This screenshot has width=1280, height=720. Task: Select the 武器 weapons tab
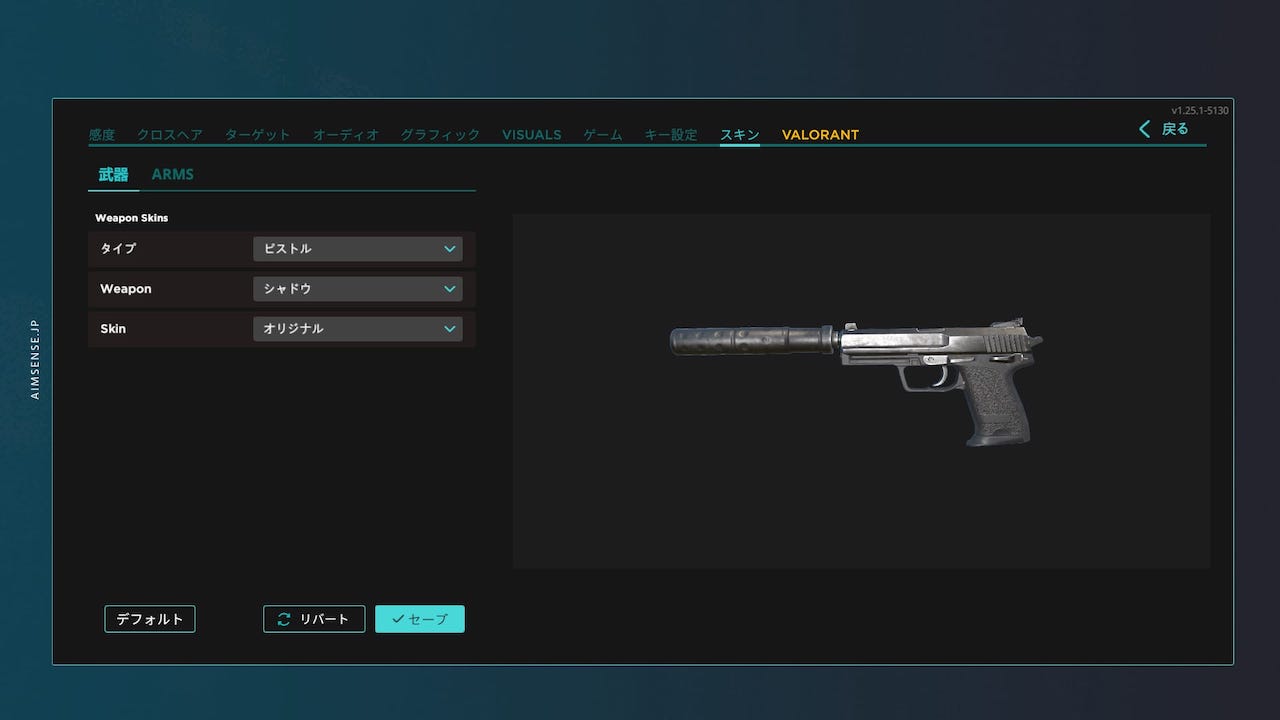coord(112,173)
